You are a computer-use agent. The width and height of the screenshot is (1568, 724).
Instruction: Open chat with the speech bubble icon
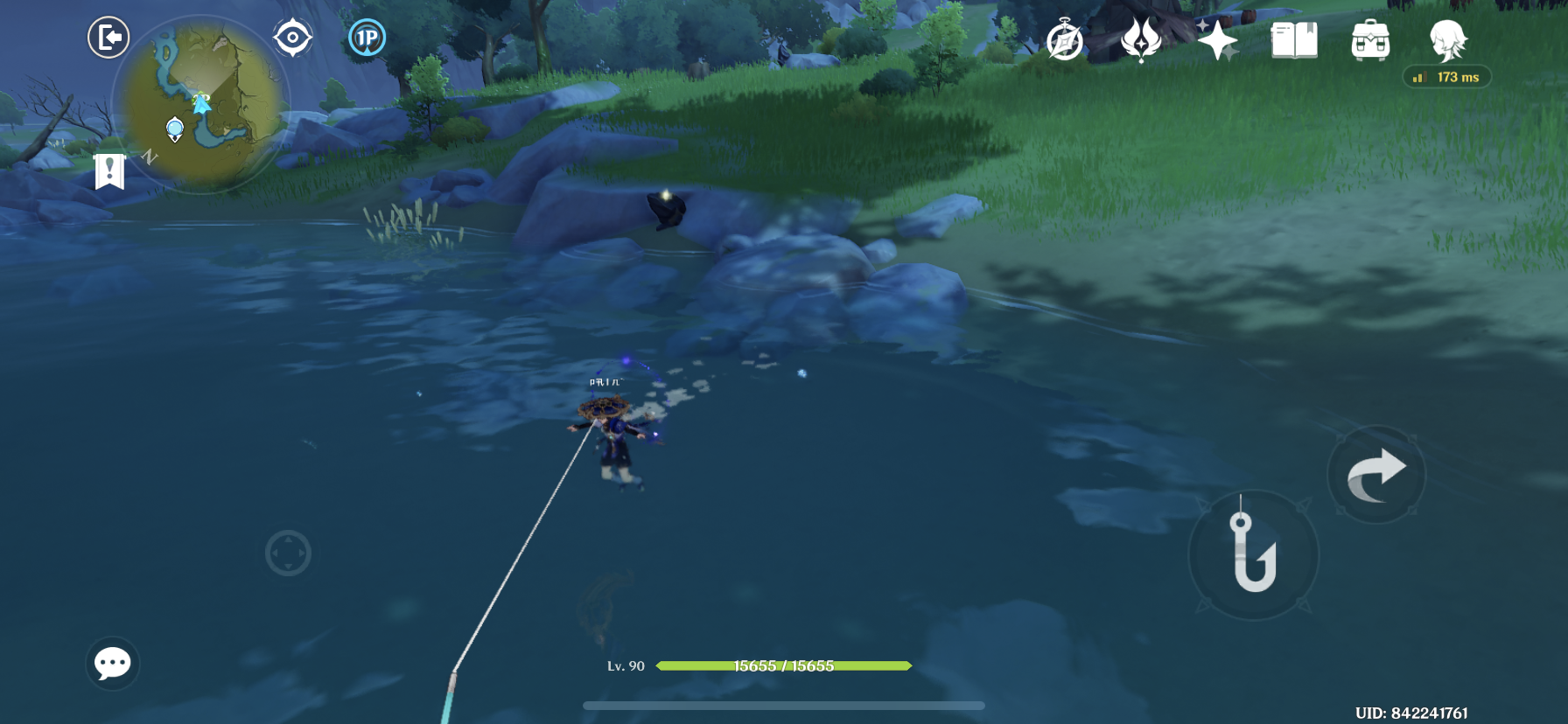[x=112, y=665]
